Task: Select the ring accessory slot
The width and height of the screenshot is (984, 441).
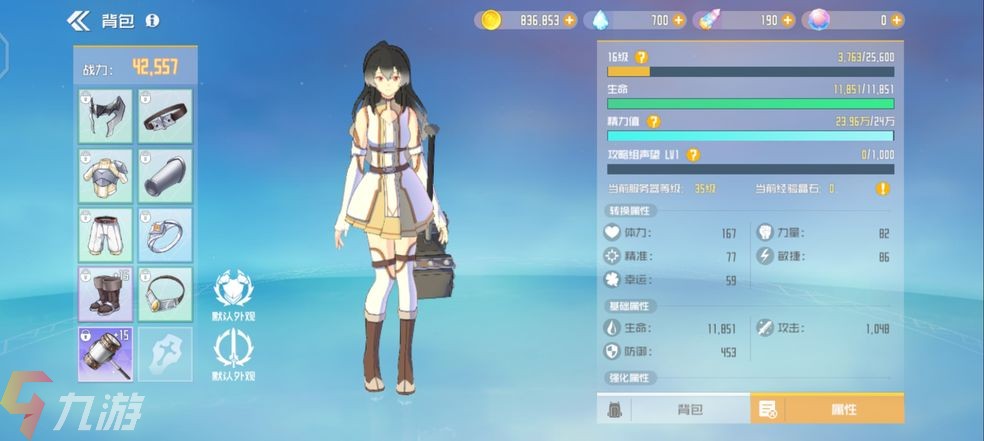Action: [165, 234]
